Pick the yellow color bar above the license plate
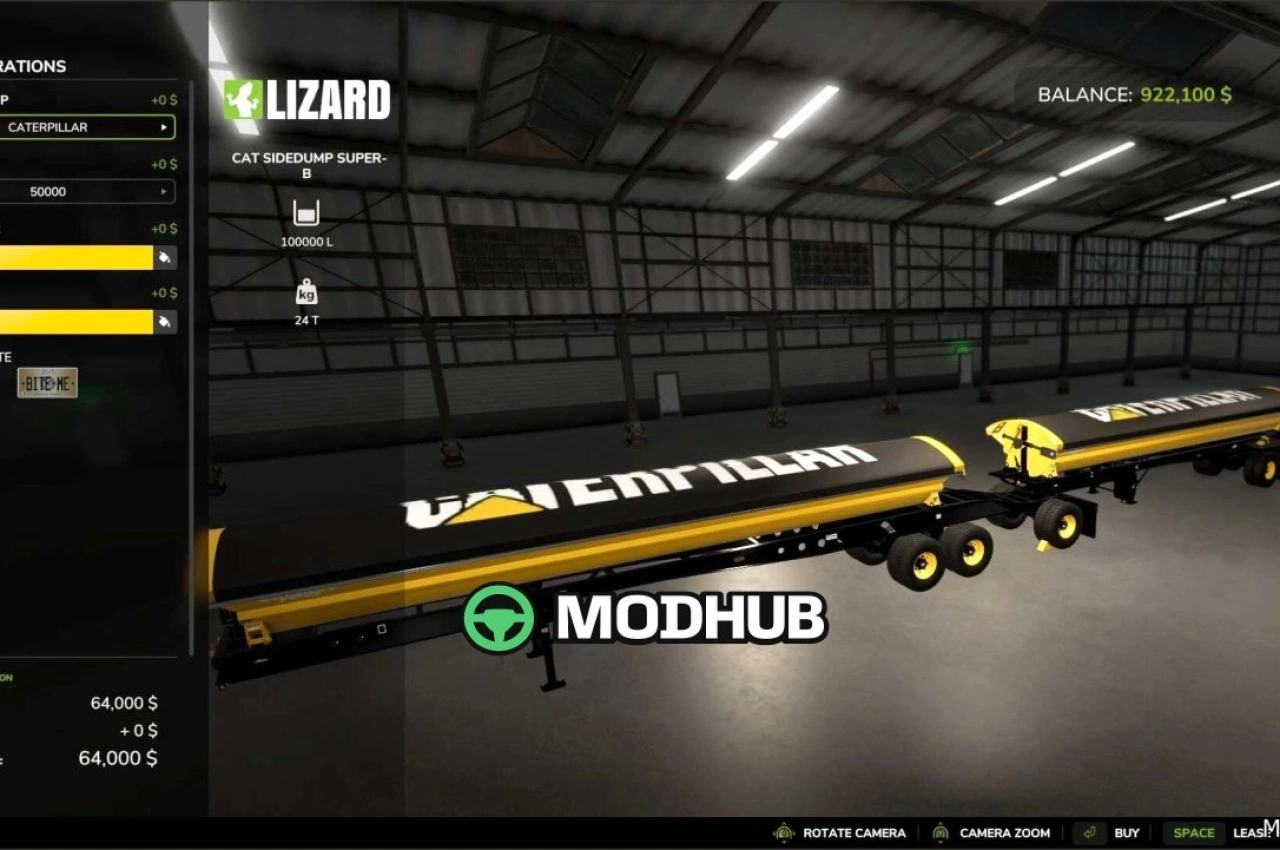 [75, 322]
